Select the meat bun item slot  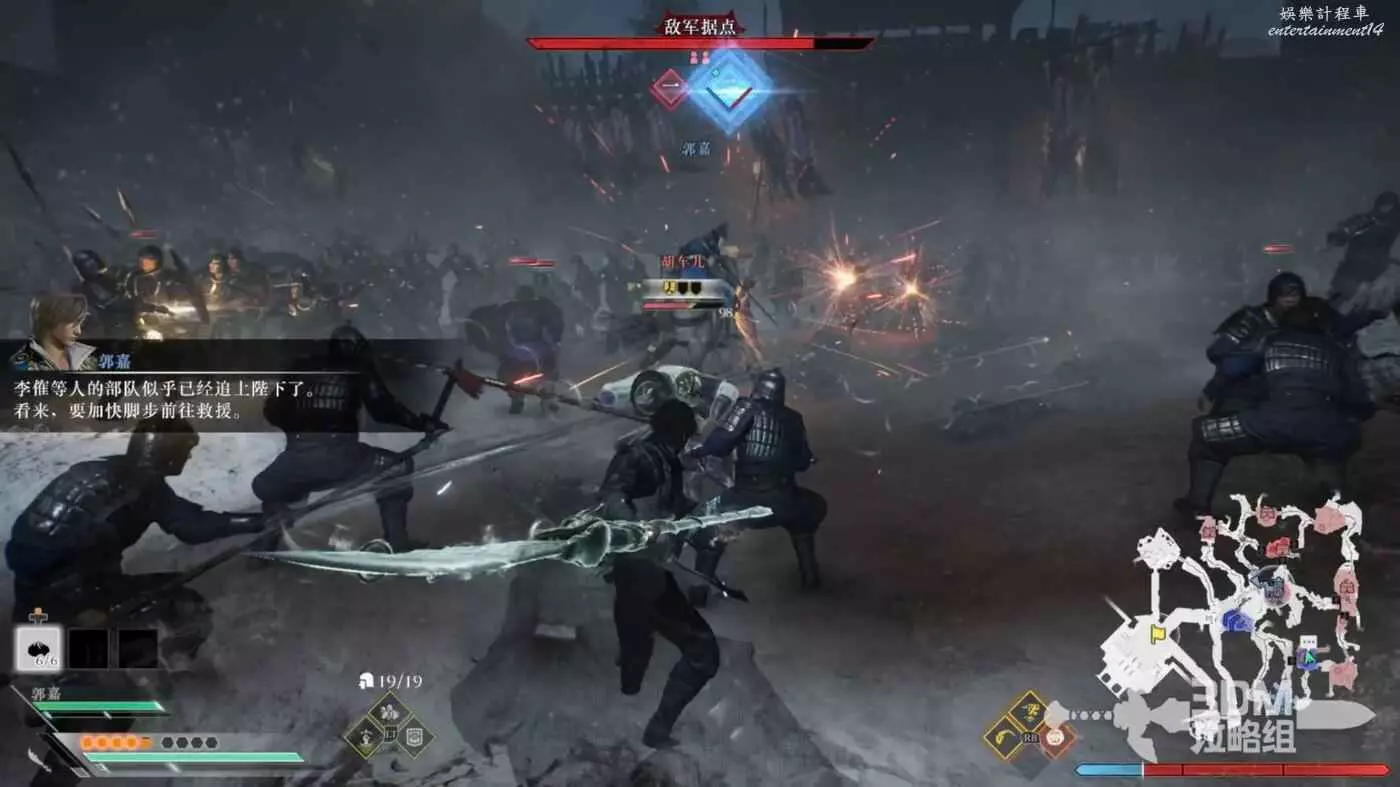pos(40,648)
